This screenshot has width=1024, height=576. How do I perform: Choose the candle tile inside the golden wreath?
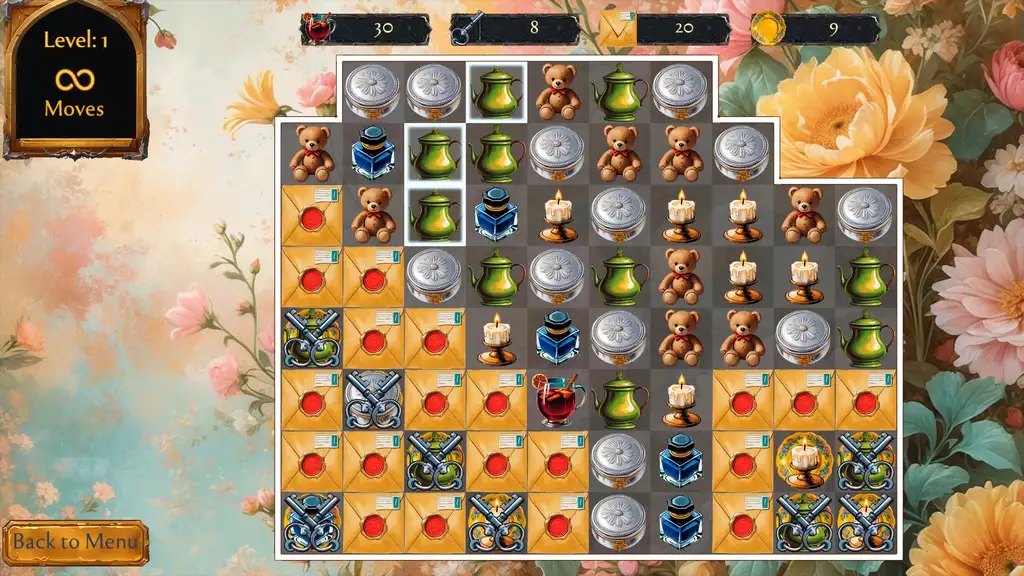pyautogui.click(x=804, y=461)
